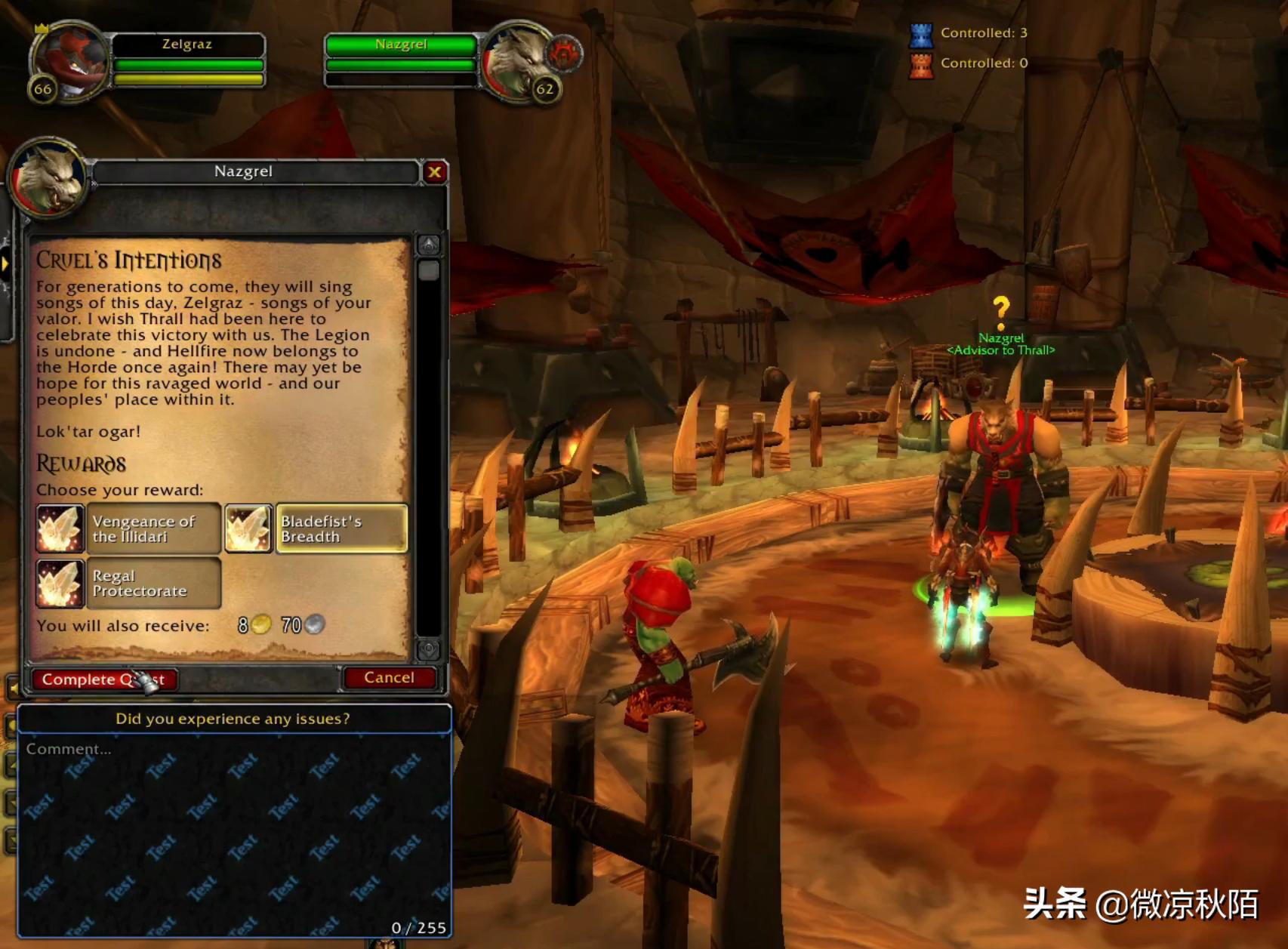Complete the Cruel's Intentions quest
The height and width of the screenshot is (949, 1288).
click(x=103, y=679)
